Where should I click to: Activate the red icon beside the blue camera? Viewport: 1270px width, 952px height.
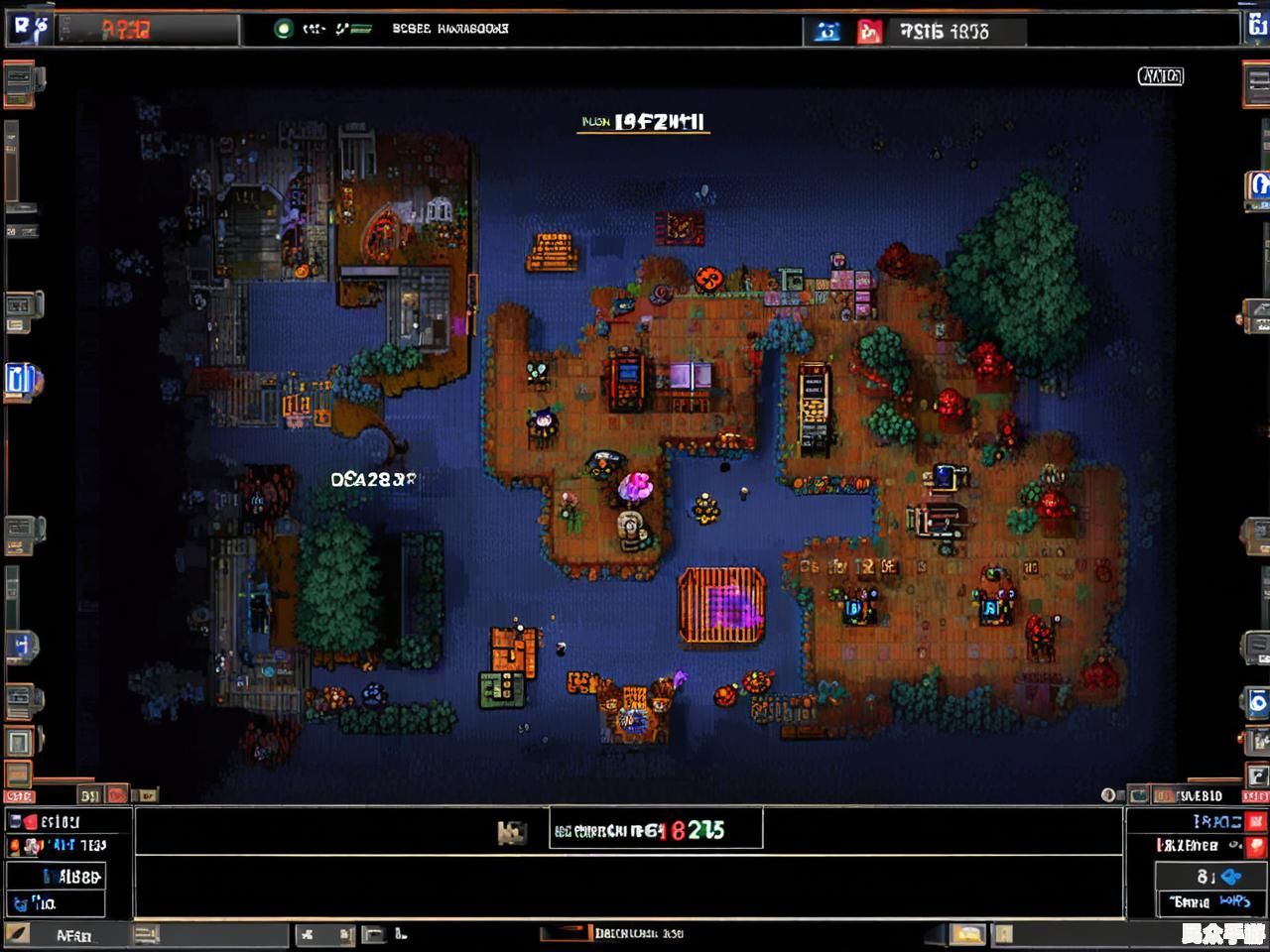(869, 32)
